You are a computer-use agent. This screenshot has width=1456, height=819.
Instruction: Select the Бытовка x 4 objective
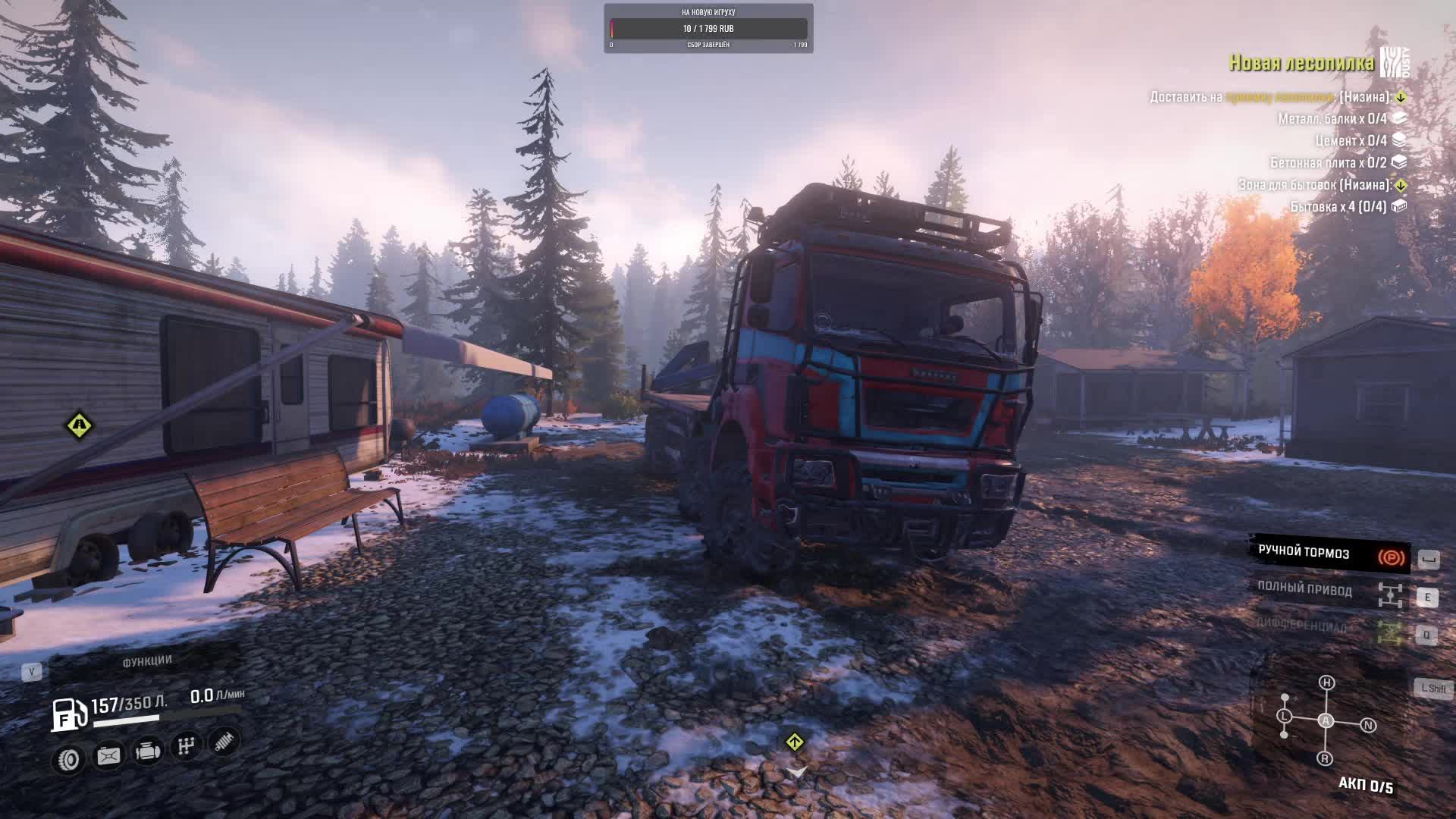click(x=1338, y=206)
